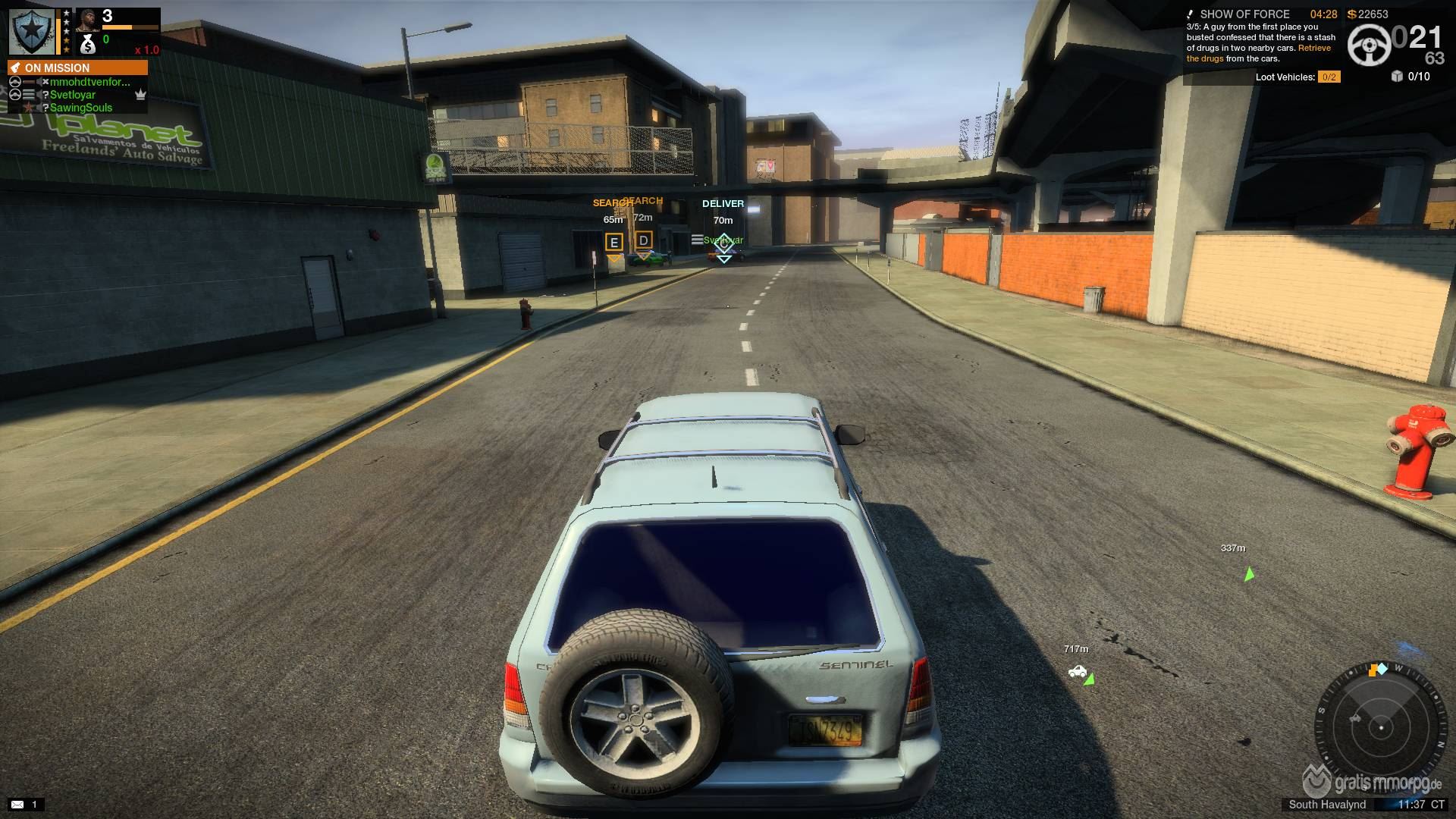The width and height of the screenshot is (1456, 819).
Task: Select teammate mmohdtvenfor in the team list
Action: 89,82
